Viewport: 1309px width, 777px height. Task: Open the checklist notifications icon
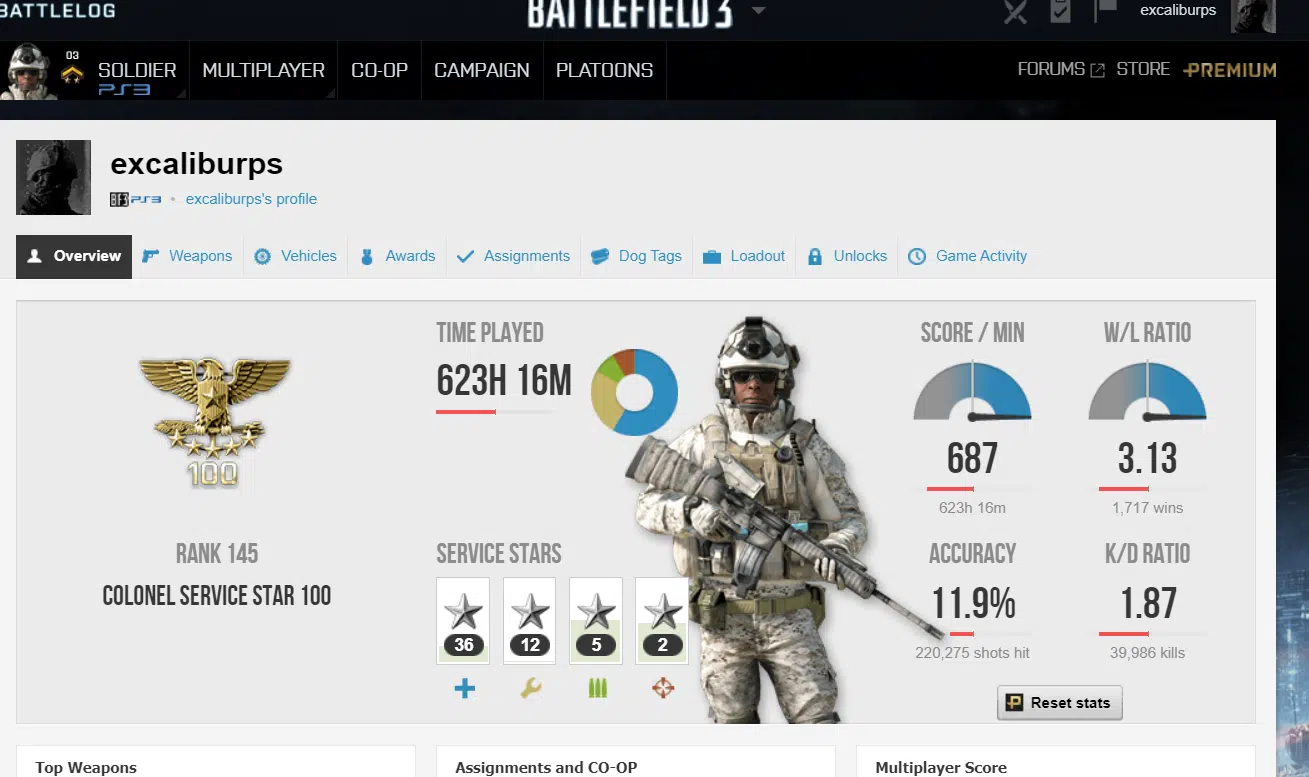click(1060, 11)
